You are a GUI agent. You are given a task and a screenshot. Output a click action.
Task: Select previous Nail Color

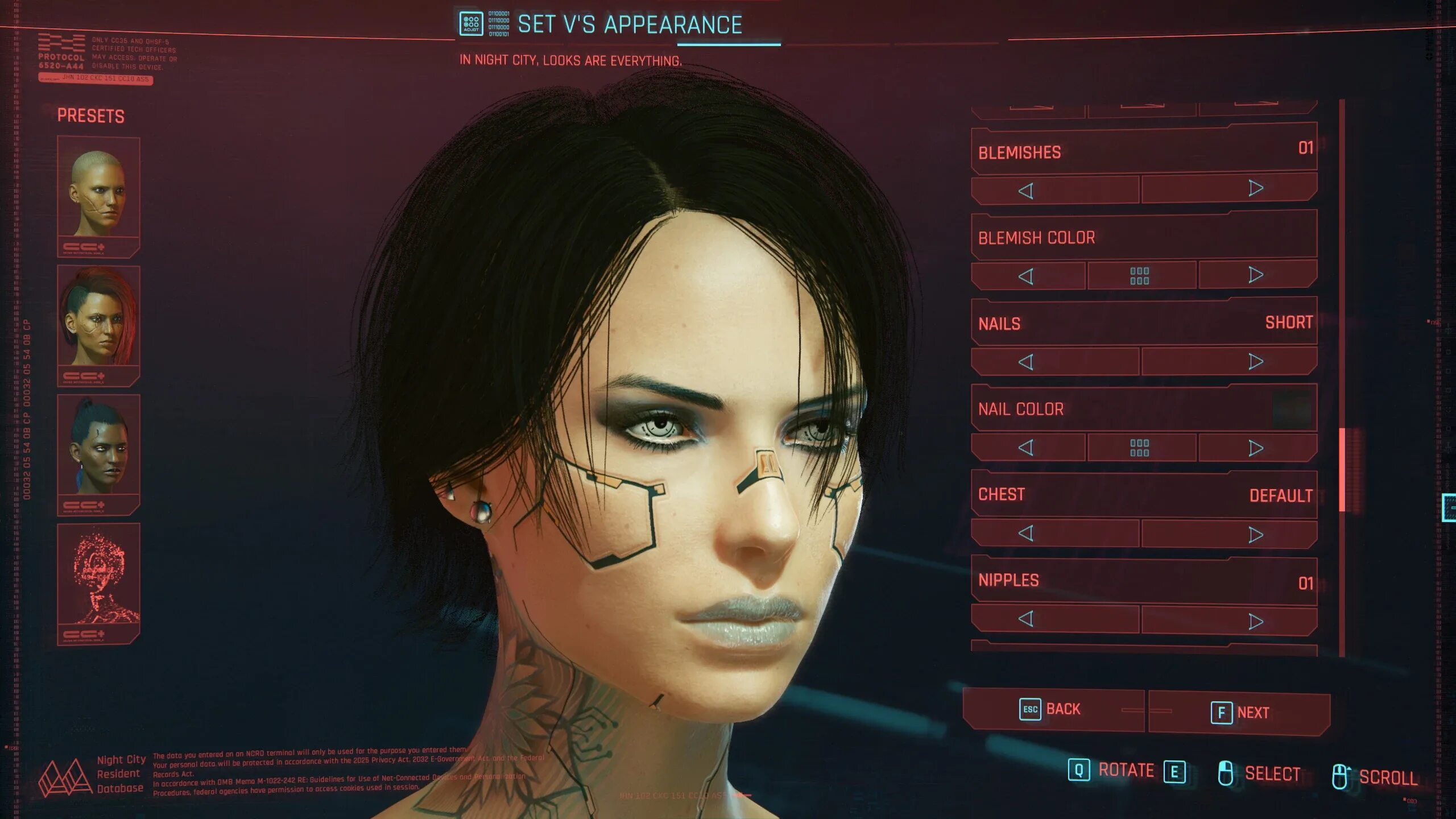pos(1026,448)
